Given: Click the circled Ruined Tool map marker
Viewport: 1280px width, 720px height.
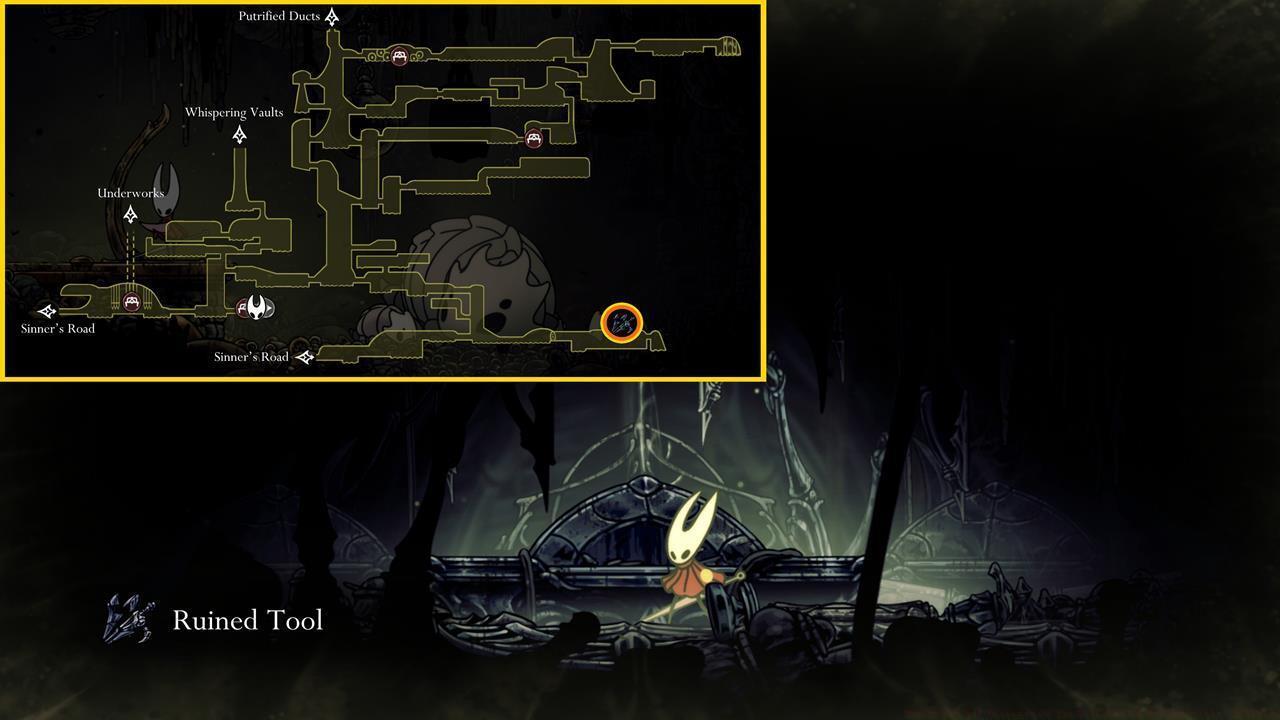Looking at the screenshot, I should click(x=620, y=322).
